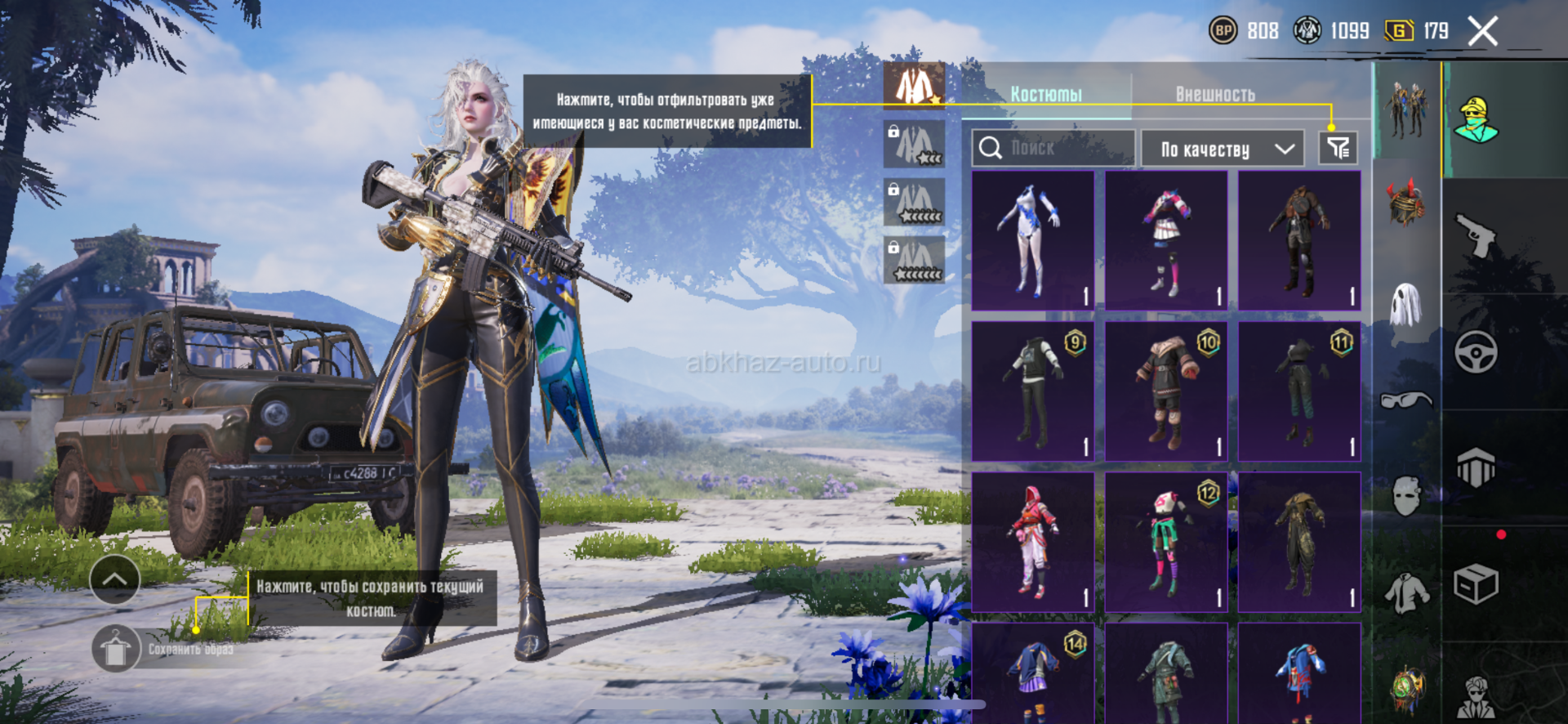Image resolution: width=1568 pixels, height=724 pixels.
Task: Click the Поиск search field
Action: (x=1053, y=148)
